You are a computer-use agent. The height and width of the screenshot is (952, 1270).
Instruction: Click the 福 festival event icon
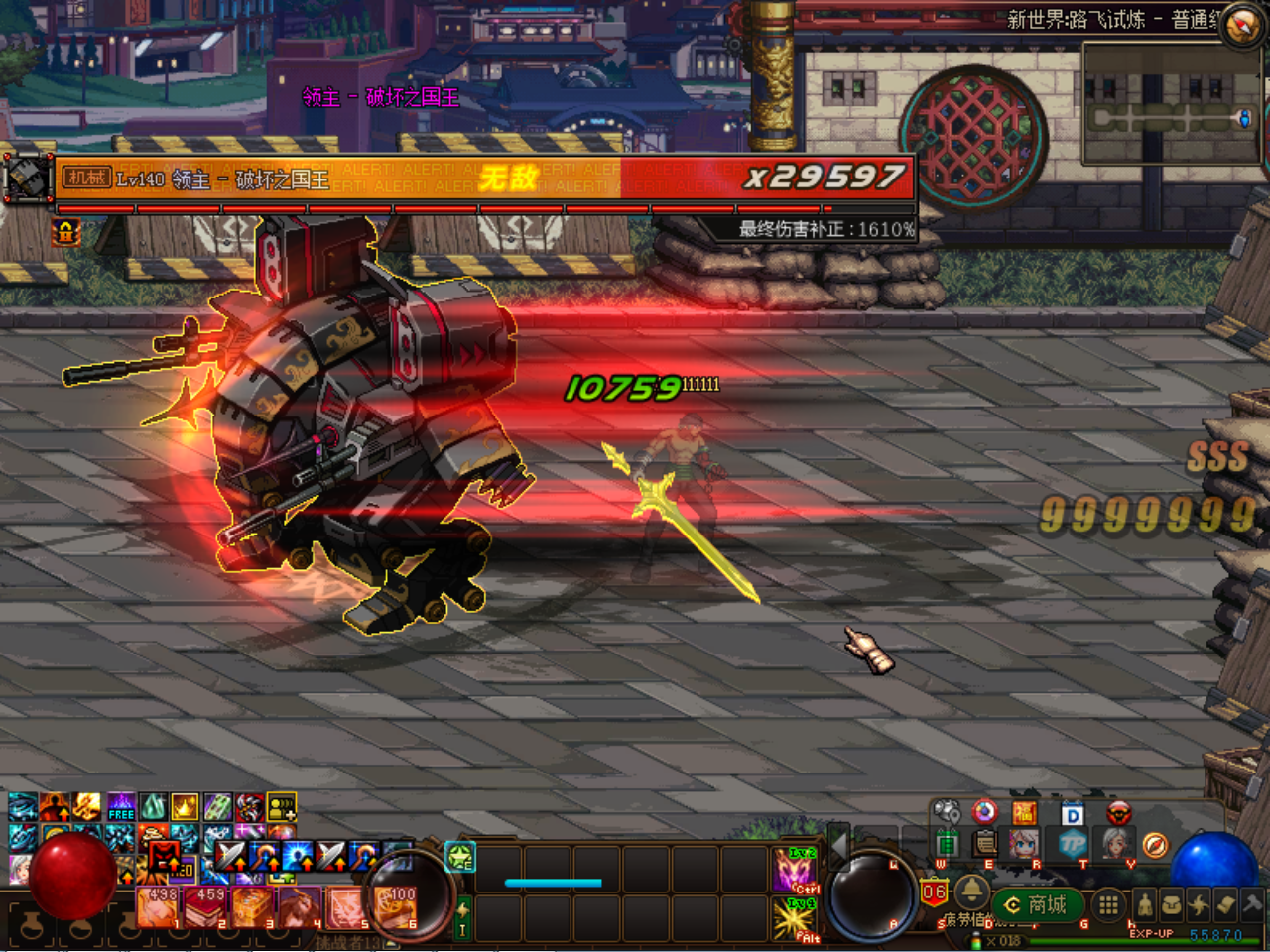(1024, 813)
